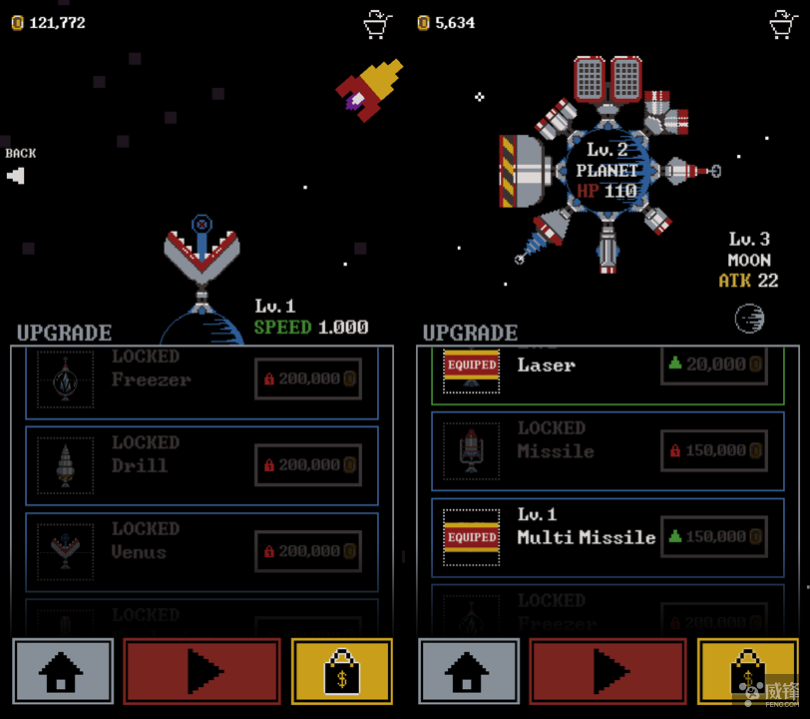Viewport: 810px width, 719px height.
Task: Start play from the PLANET upgrade screen
Action: tap(607, 672)
